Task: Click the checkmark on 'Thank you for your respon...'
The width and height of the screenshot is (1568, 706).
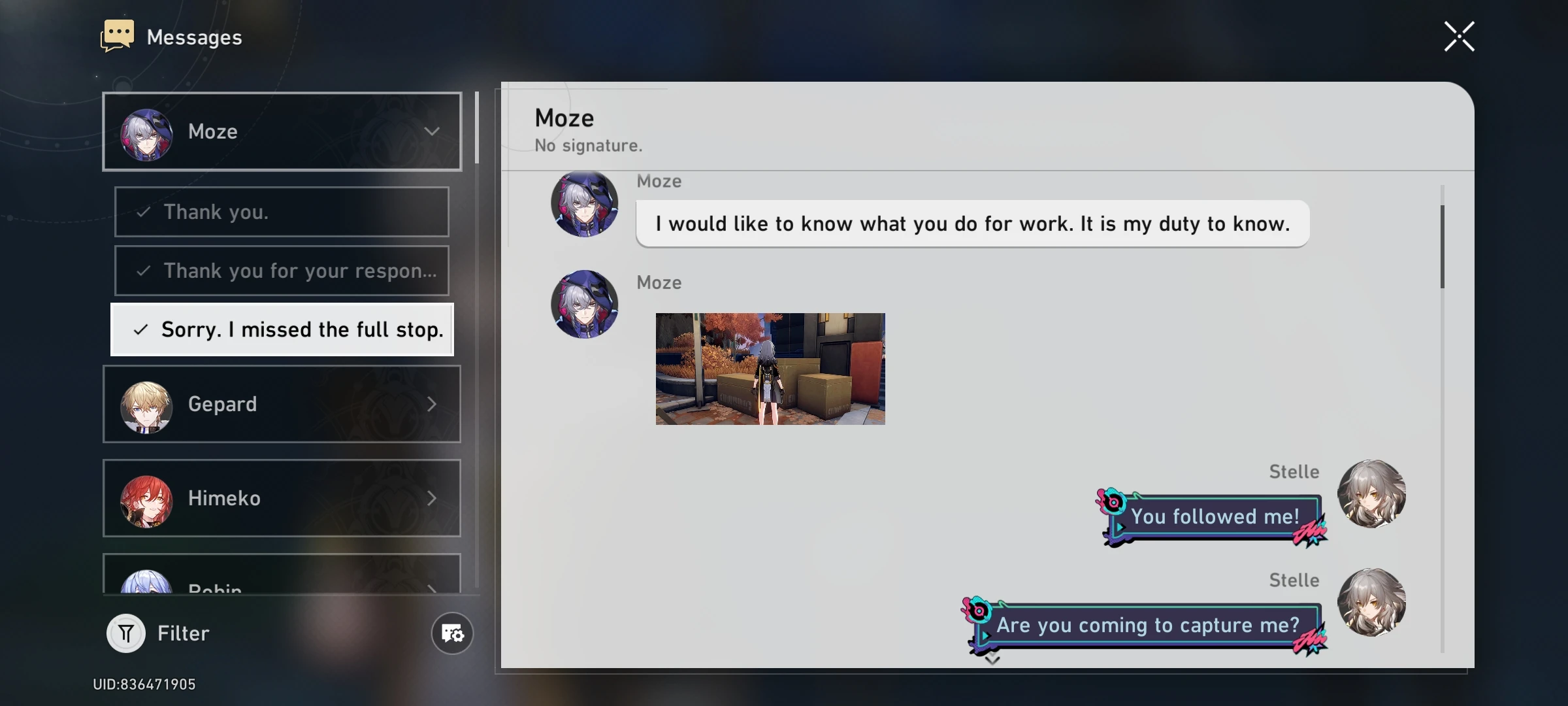Action: pos(142,270)
